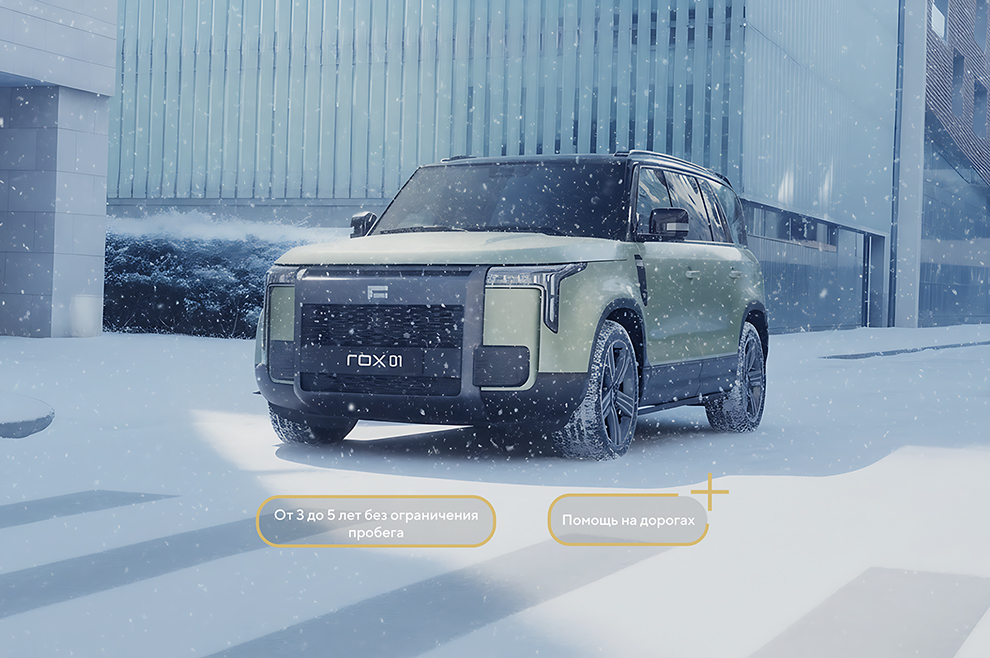Click the "От 3 до 5 лет без ограничения пробега" pill
990x658 pixels.
(x=376, y=522)
